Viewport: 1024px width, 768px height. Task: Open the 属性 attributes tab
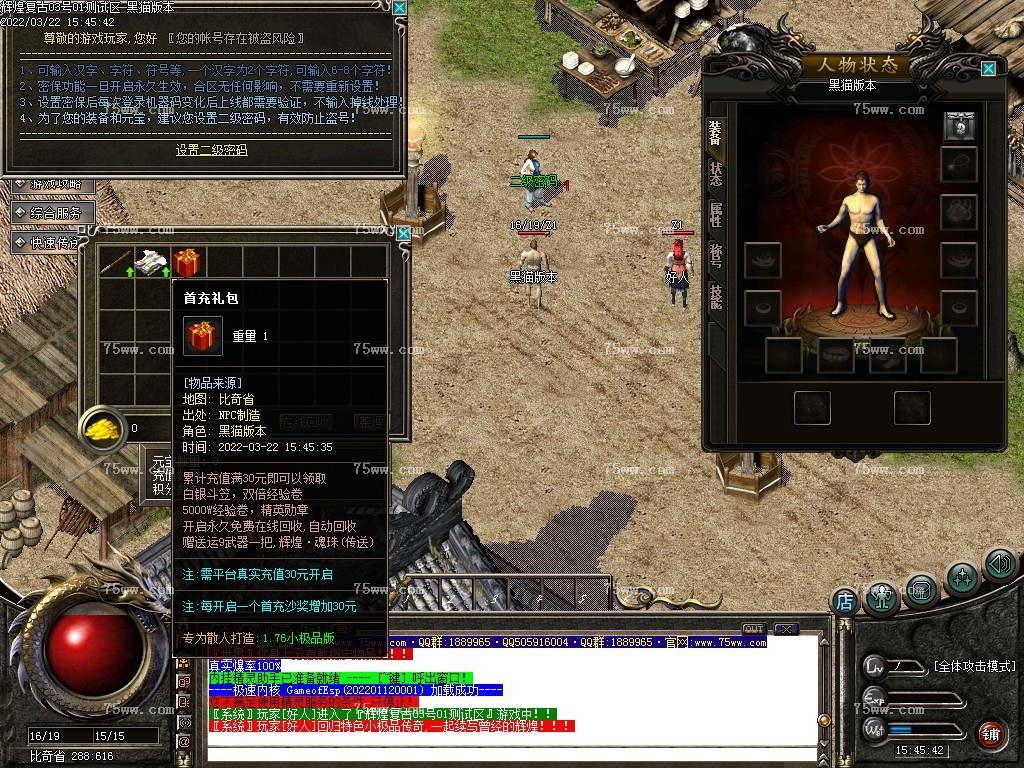[x=715, y=213]
